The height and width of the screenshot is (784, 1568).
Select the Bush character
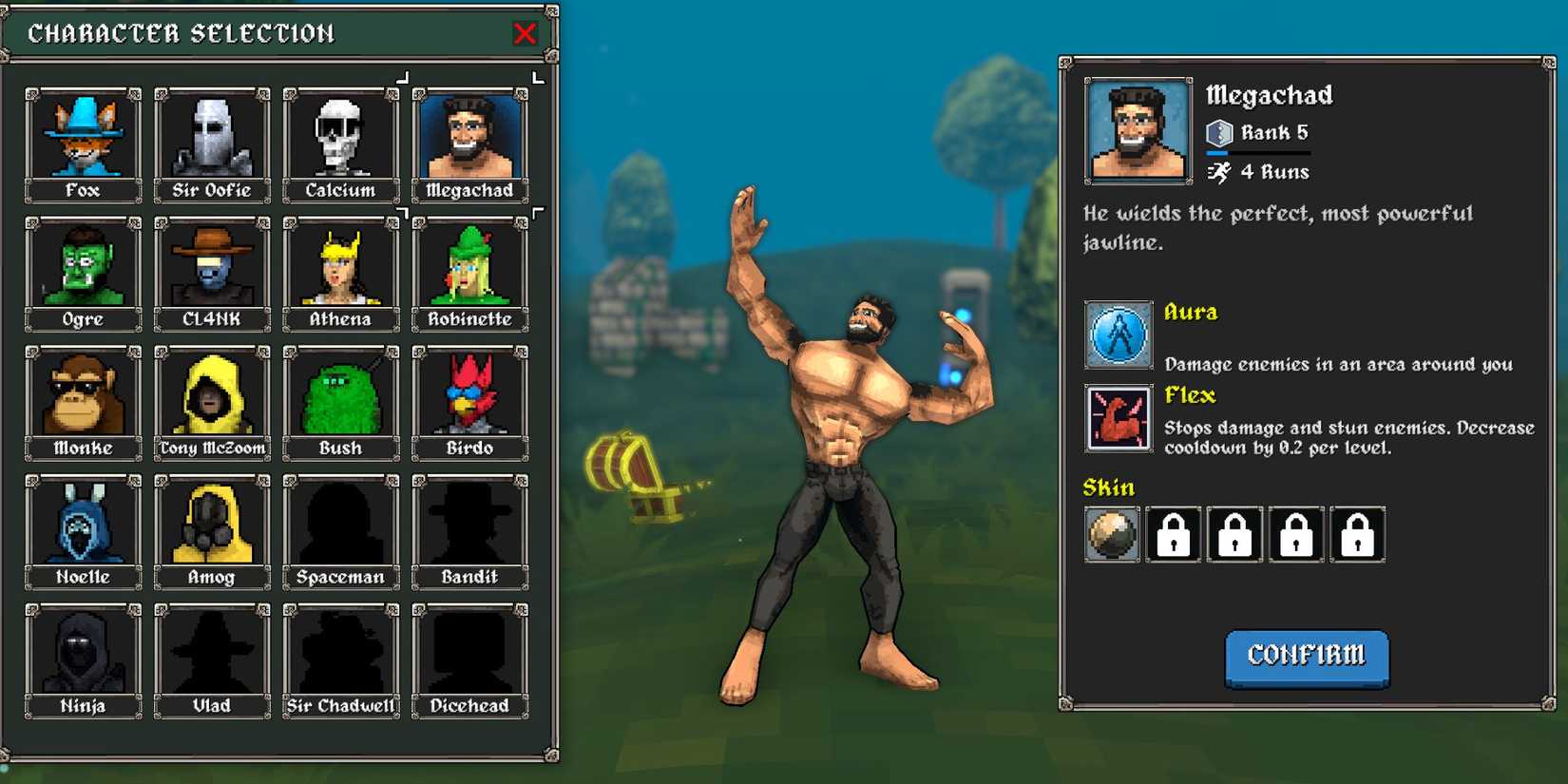(x=340, y=396)
